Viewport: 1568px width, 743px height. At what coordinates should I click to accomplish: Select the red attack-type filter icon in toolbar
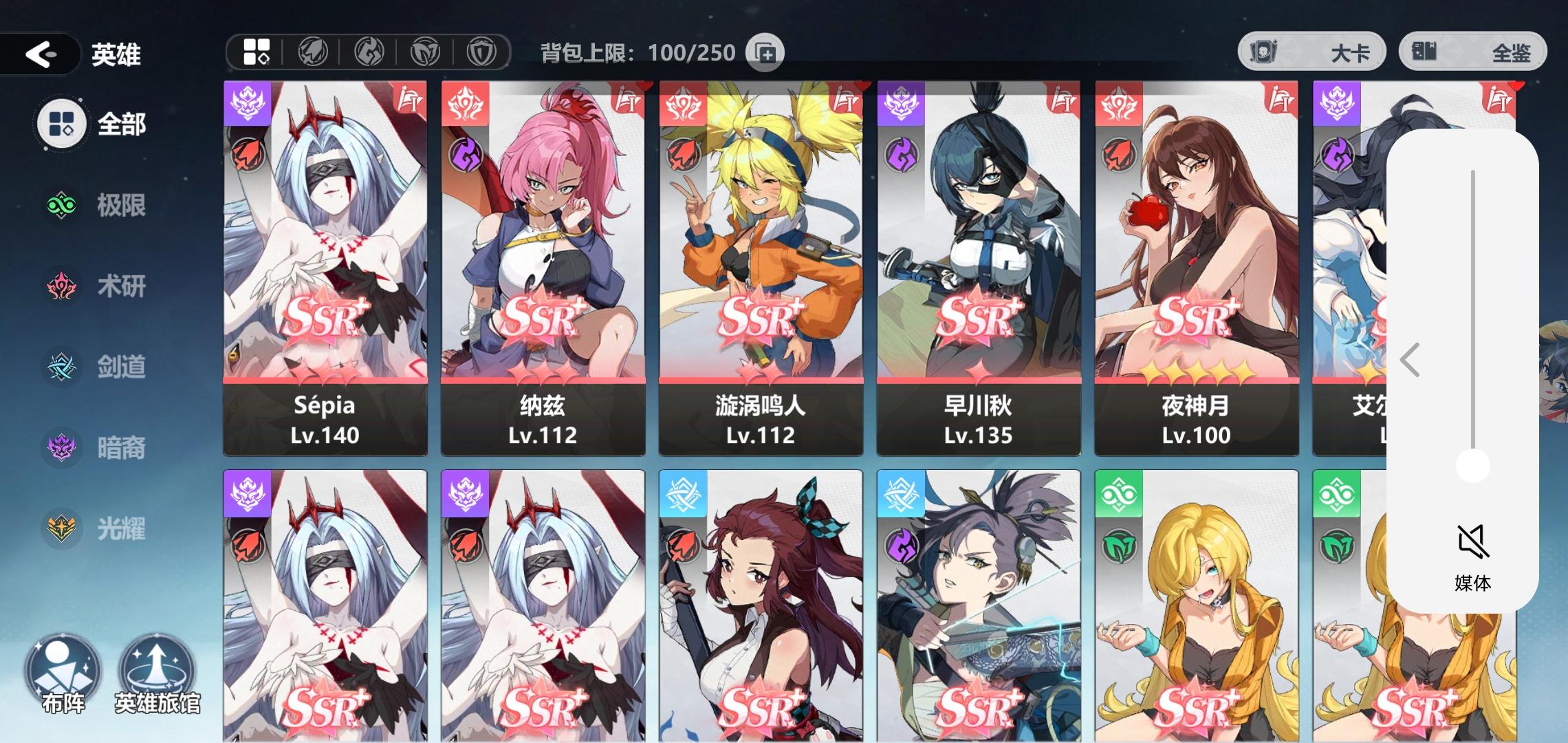pyautogui.click(x=312, y=52)
